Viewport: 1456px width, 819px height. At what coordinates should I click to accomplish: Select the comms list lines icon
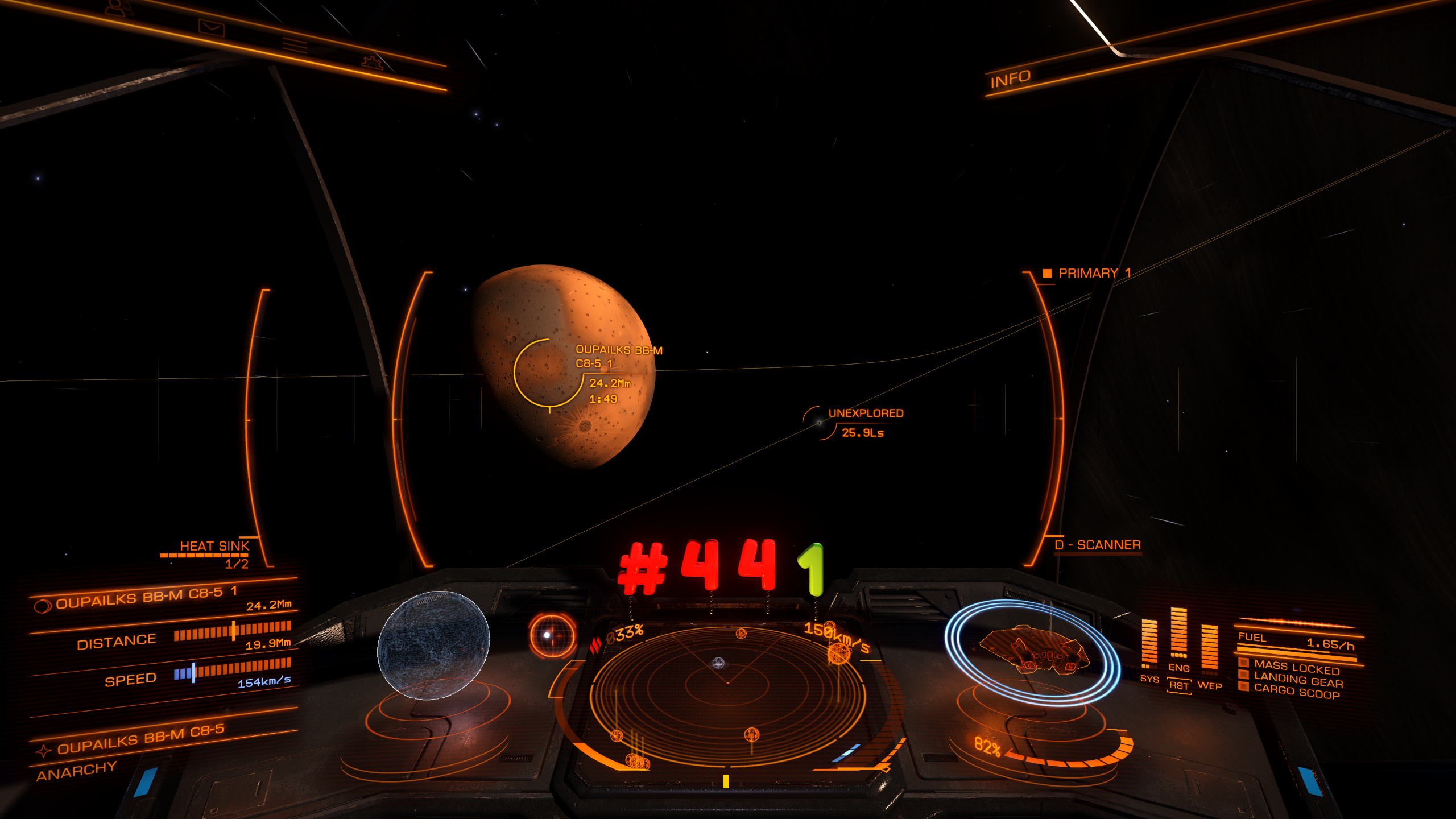coord(294,44)
